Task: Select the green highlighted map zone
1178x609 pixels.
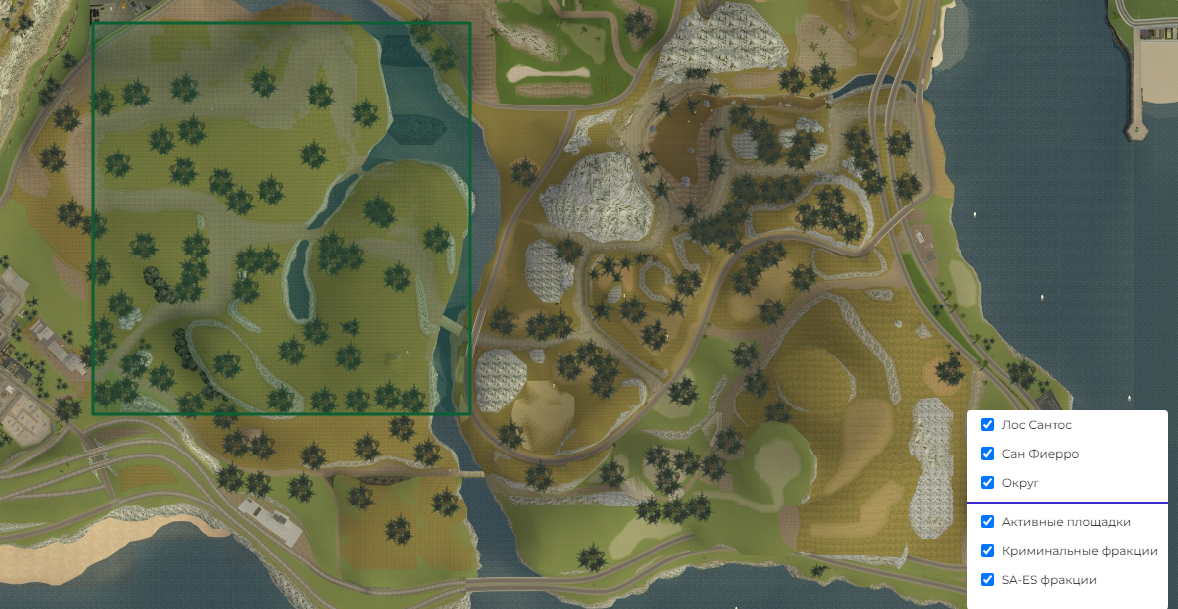Action: [281, 218]
